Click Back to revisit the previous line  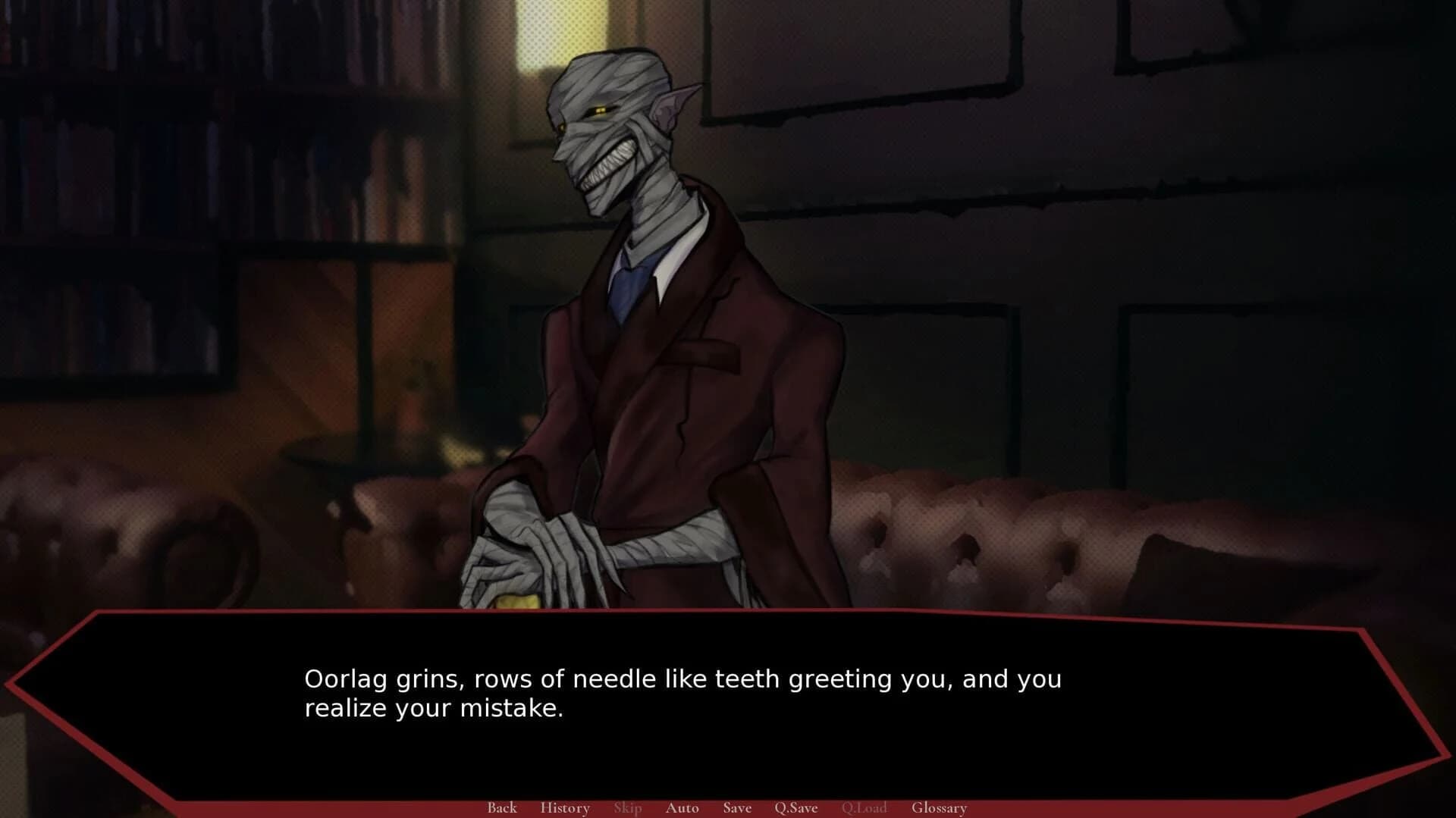[502, 808]
